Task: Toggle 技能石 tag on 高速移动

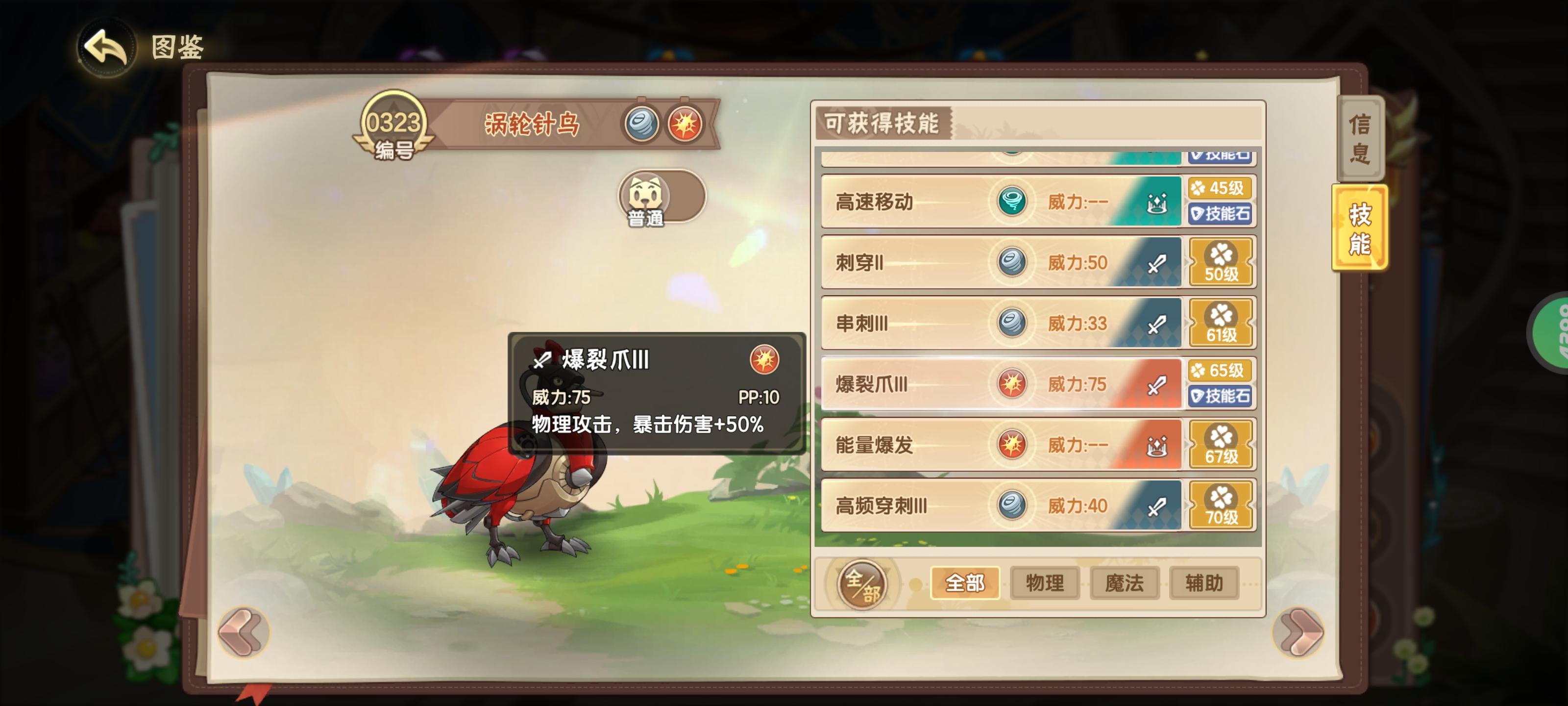Action: tap(1221, 214)
